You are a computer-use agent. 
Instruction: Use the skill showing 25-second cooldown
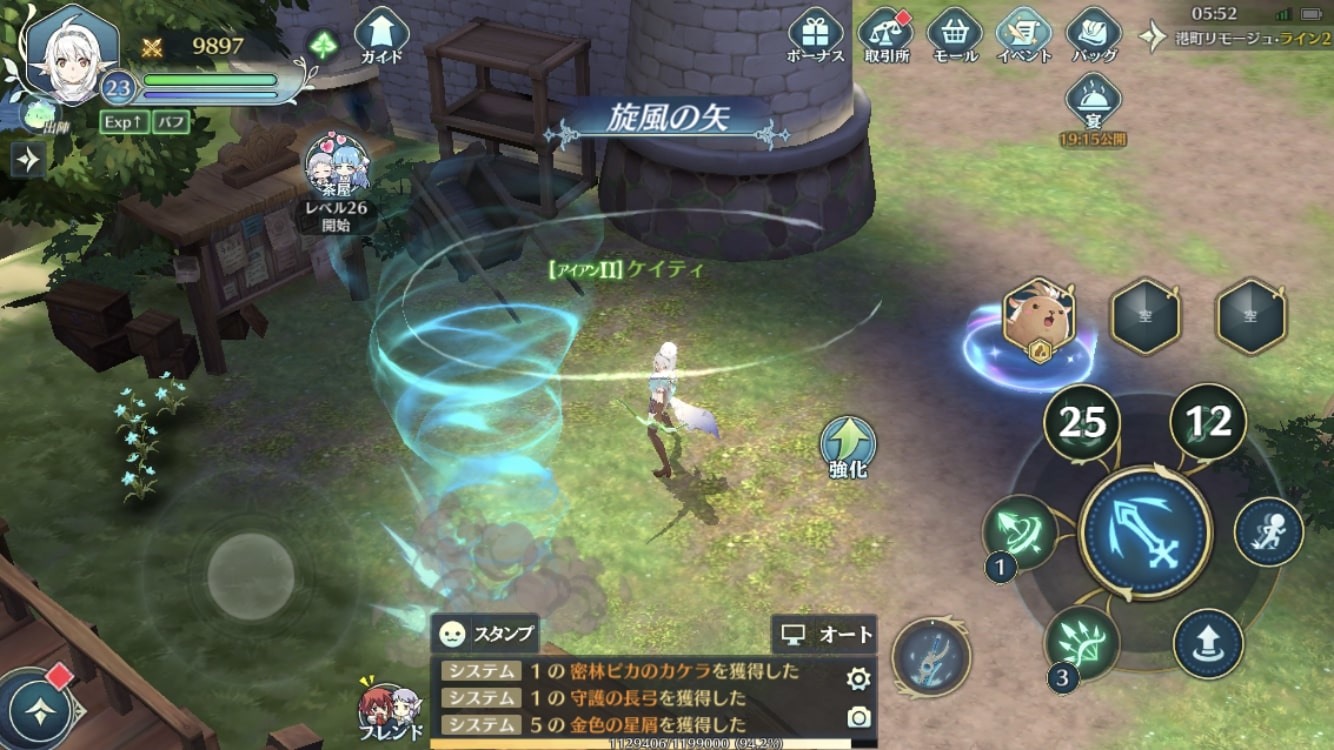click(1082, 422)
